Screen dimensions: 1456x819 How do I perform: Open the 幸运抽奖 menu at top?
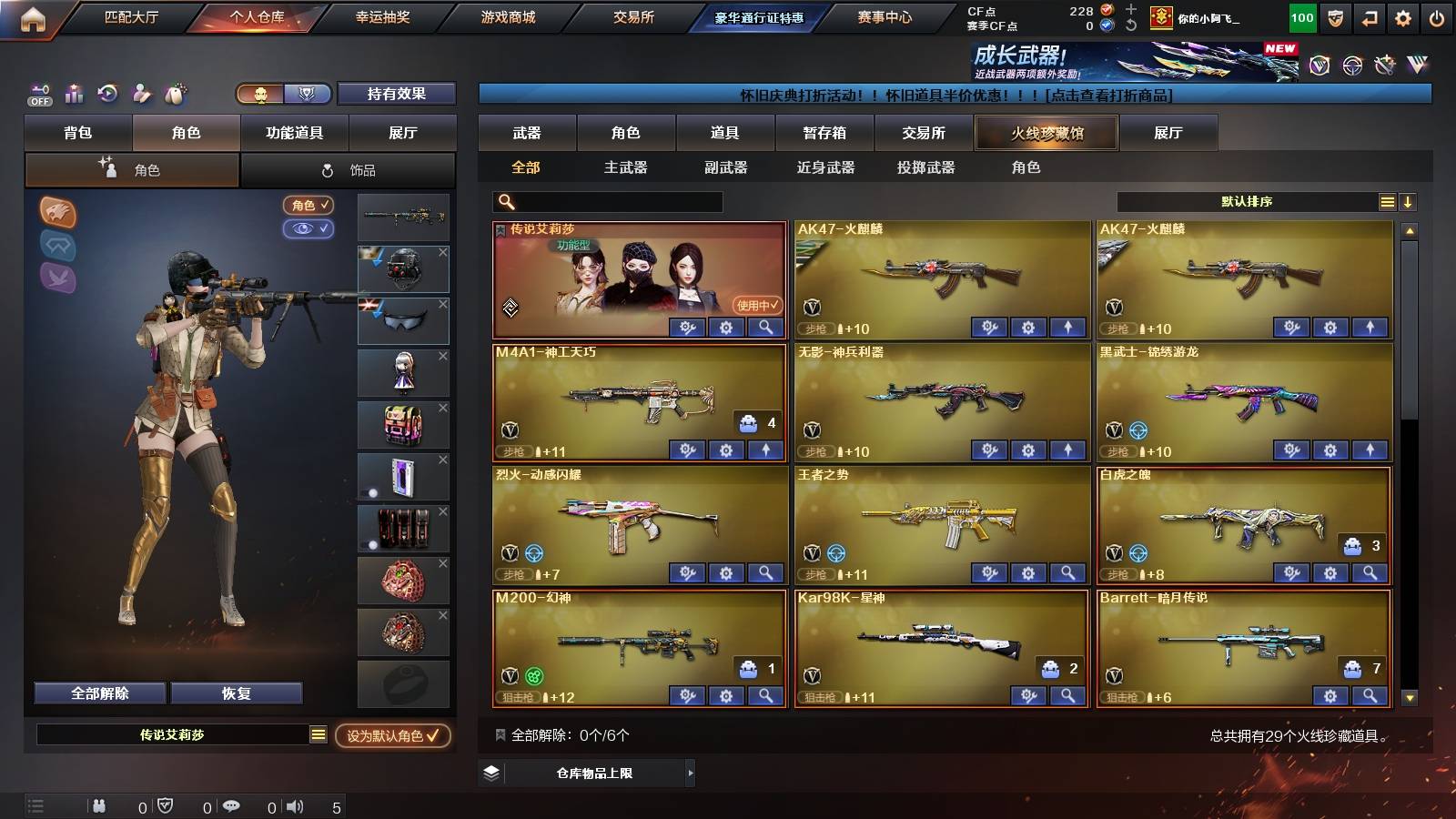(381, 16)
